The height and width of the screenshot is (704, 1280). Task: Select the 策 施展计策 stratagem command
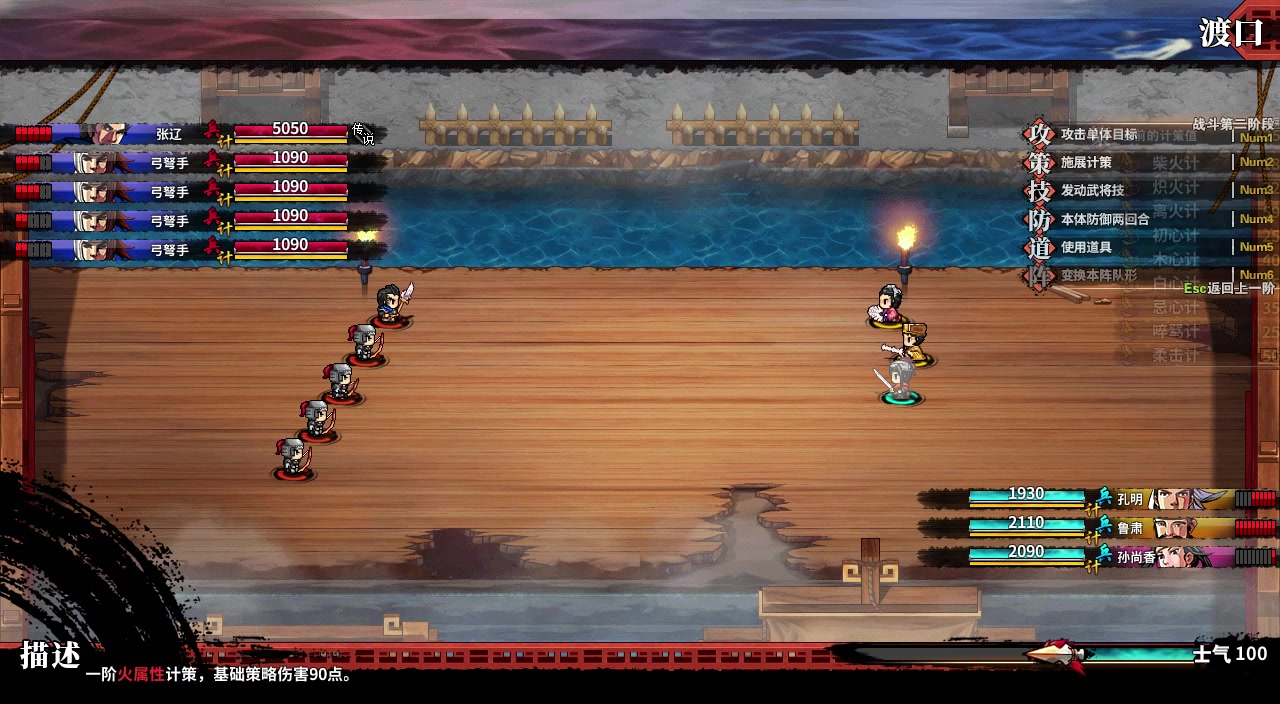coord(1085,162)
